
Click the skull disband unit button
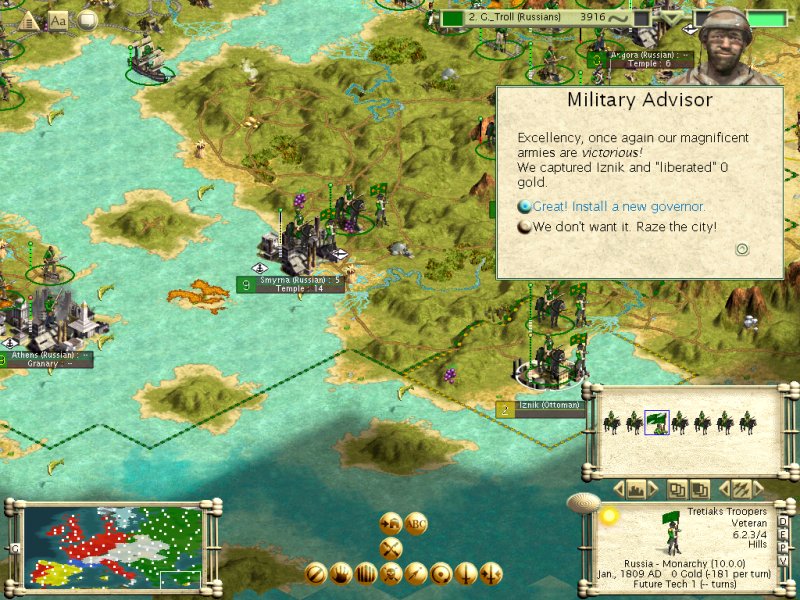[x=391, y=573]
